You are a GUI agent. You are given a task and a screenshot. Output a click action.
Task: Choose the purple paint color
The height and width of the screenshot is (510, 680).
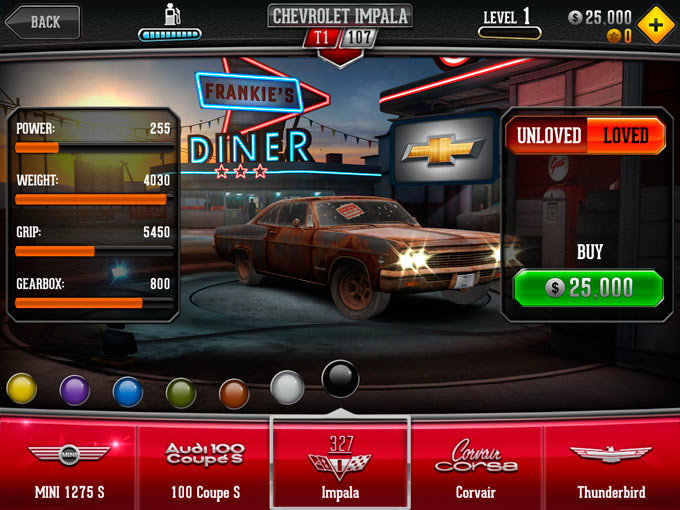coord(75,390)
